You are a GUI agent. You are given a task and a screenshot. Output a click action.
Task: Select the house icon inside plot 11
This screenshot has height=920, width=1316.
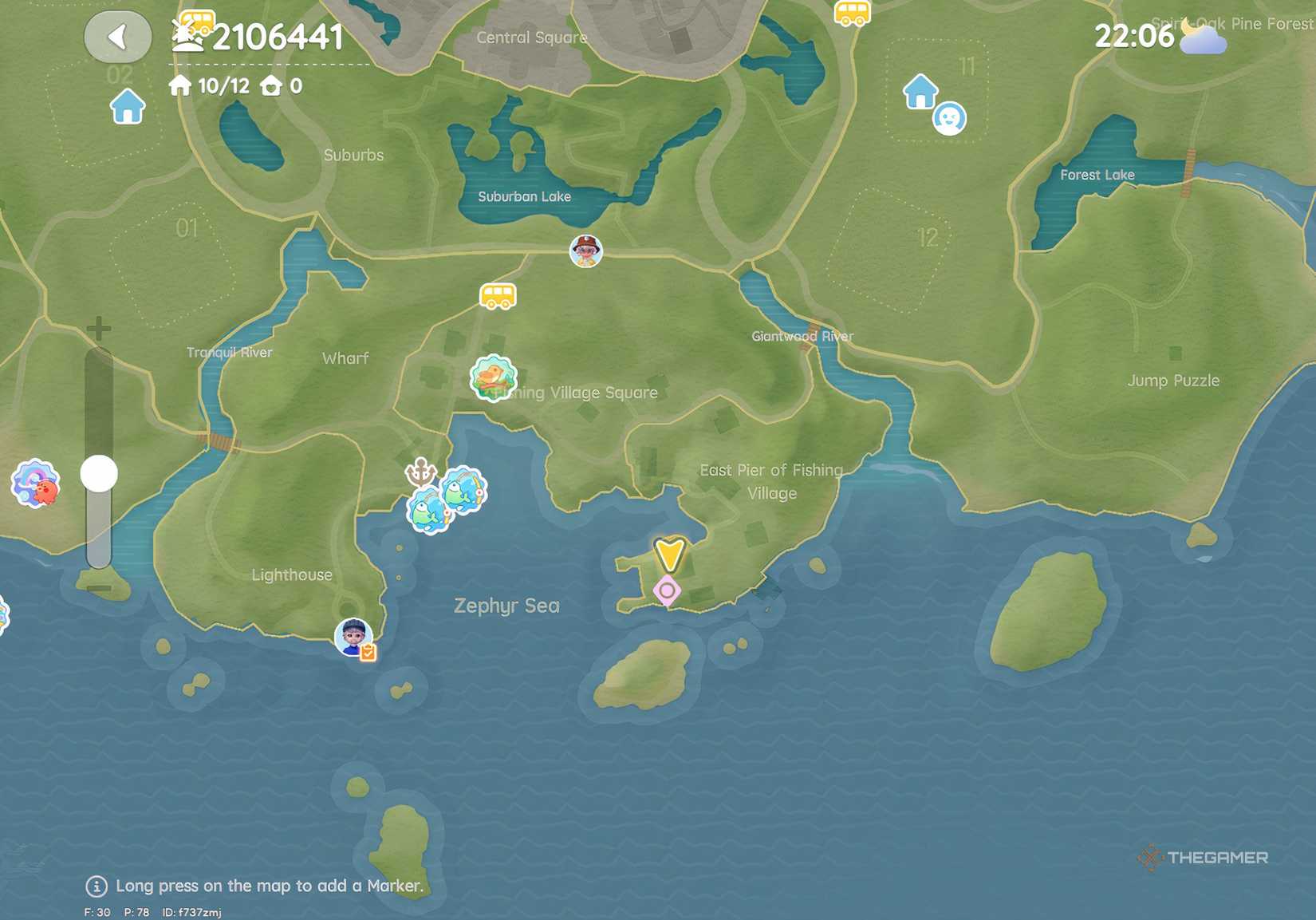point(921,92)
